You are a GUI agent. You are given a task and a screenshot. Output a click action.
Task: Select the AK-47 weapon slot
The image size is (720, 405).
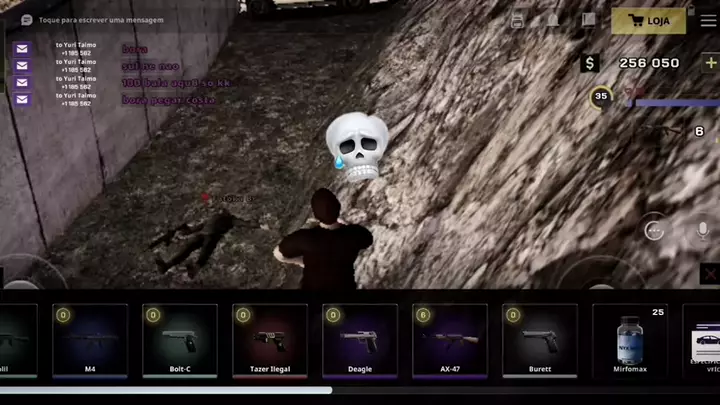coord(450,341)
